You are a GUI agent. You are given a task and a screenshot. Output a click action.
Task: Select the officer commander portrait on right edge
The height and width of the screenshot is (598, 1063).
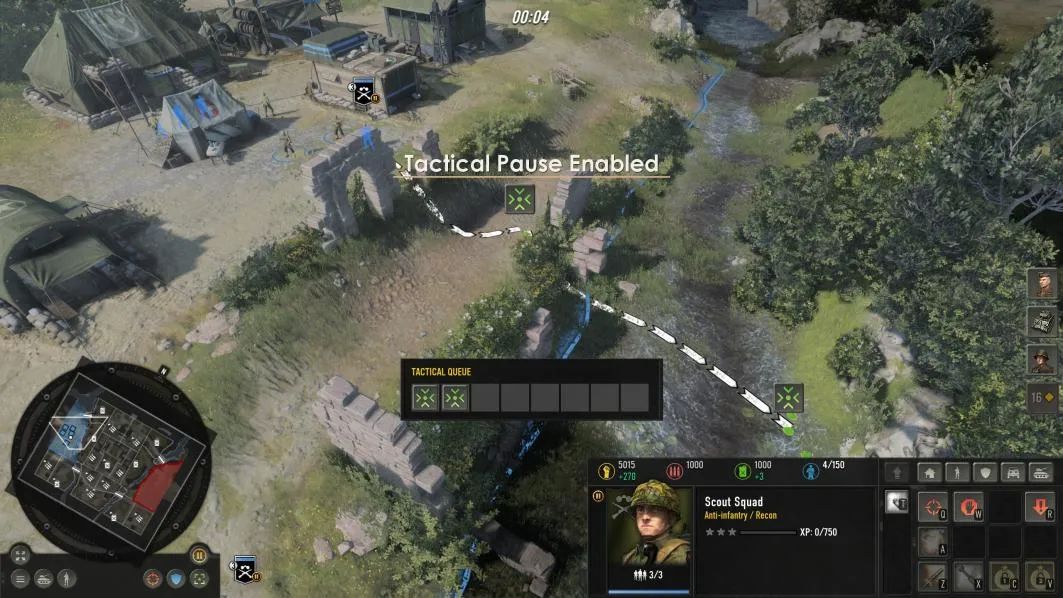click(x=1041, y=359)
